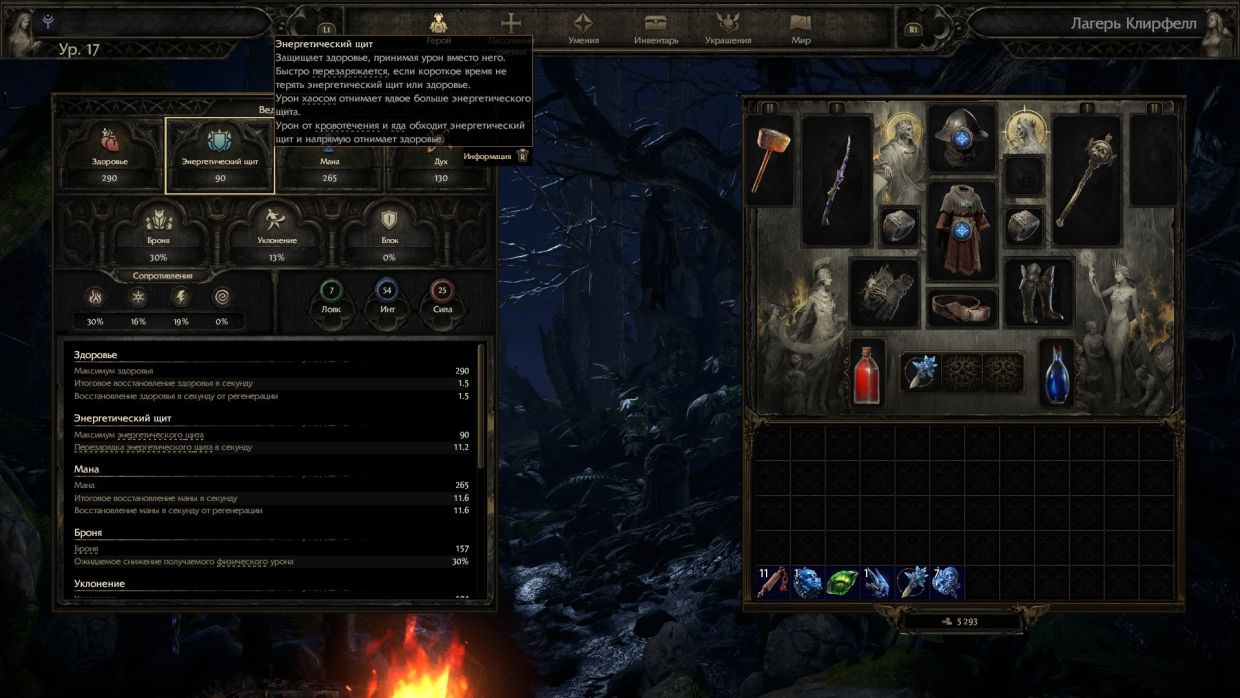This screenshot has width=1240, height=698.
Task: Open the Блок (Block) stat tile
Action: 389,236
